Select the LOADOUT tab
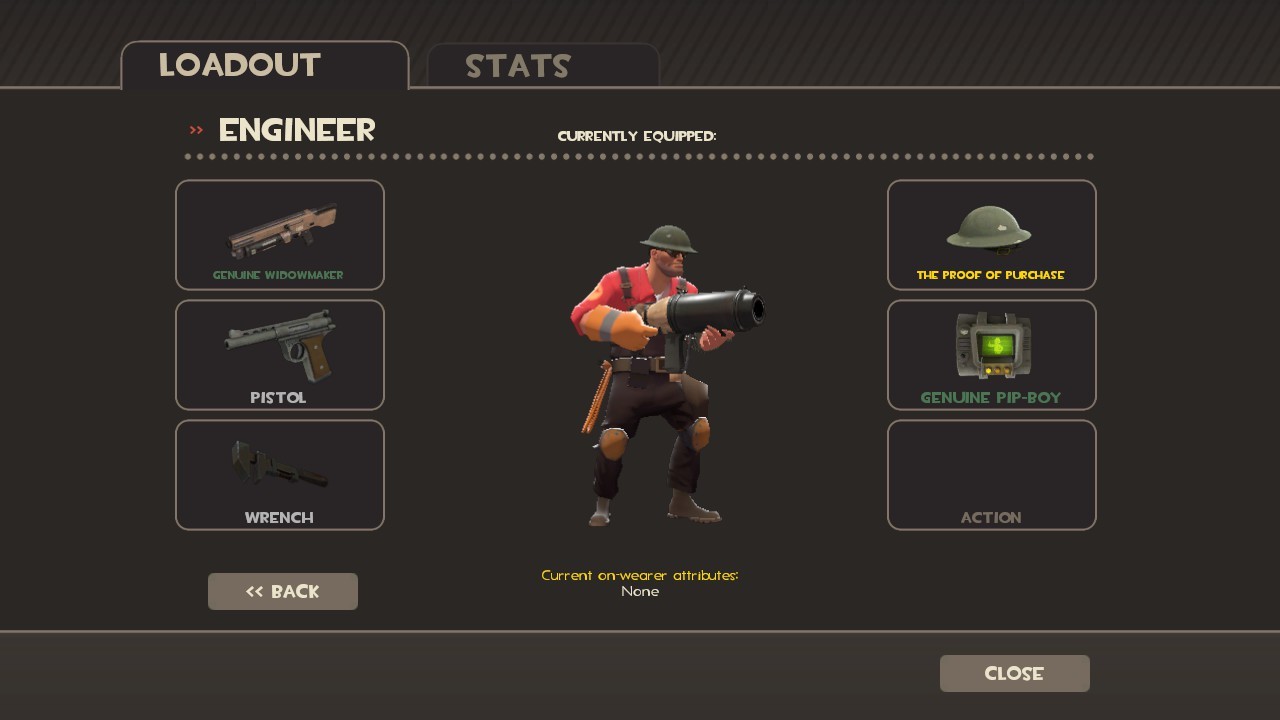 pos(238,66)
